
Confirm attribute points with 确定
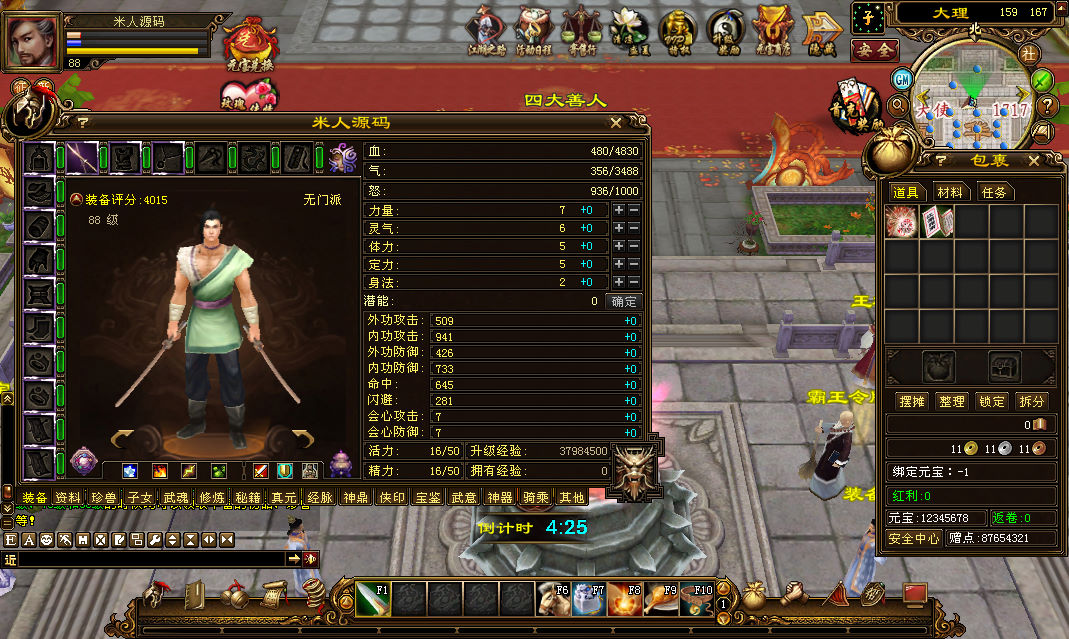click(x=624, y=301)
